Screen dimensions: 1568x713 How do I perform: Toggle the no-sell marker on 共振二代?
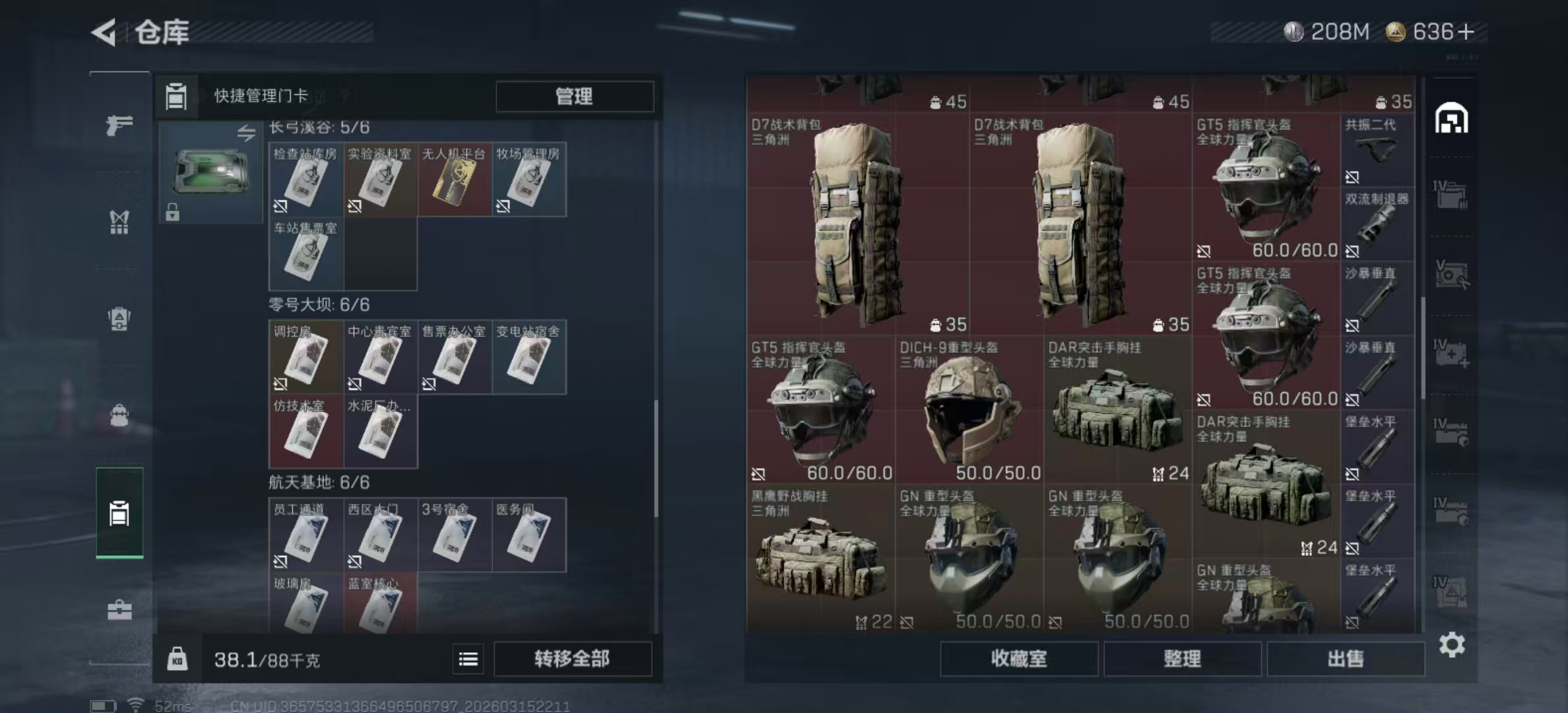click(1352, 176)
